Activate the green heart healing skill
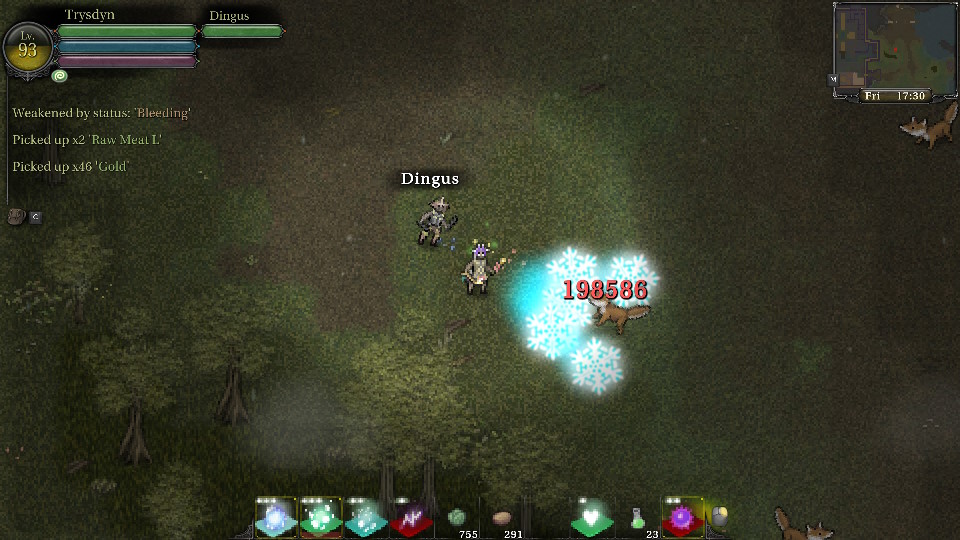Screen dimensions: 960x540 coord(592,518)
